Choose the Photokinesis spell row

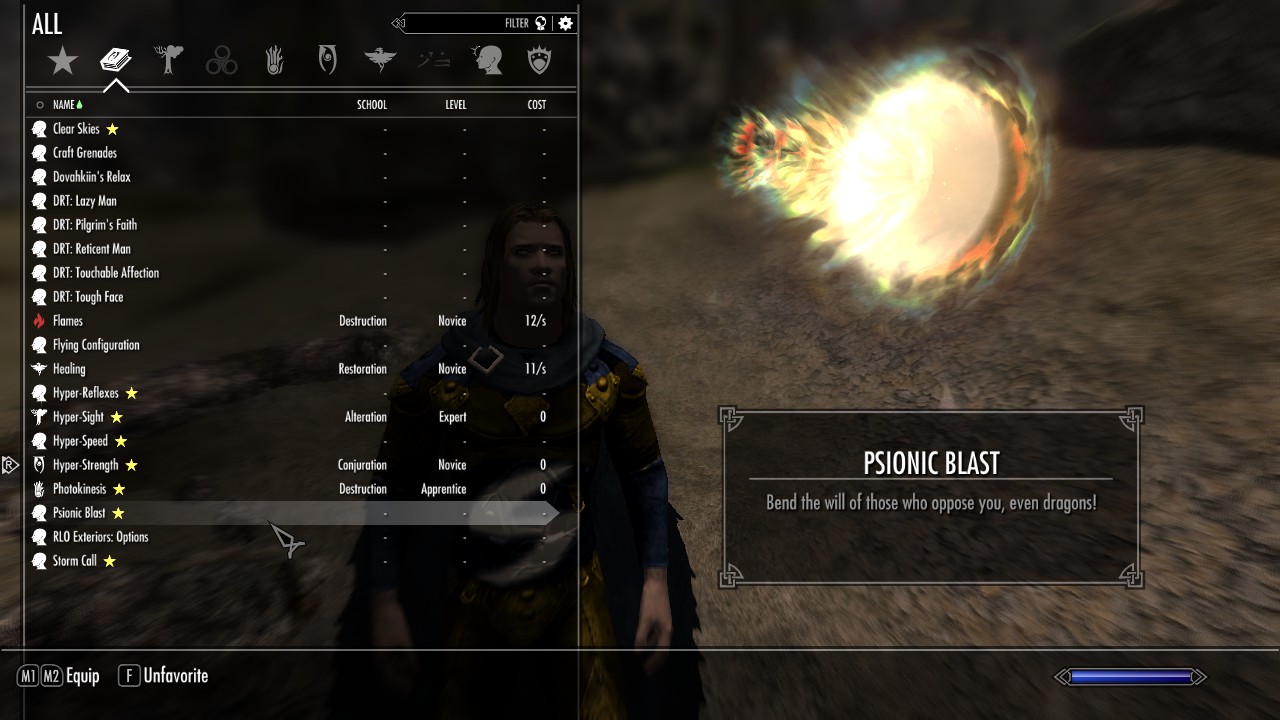click(81, 489)
